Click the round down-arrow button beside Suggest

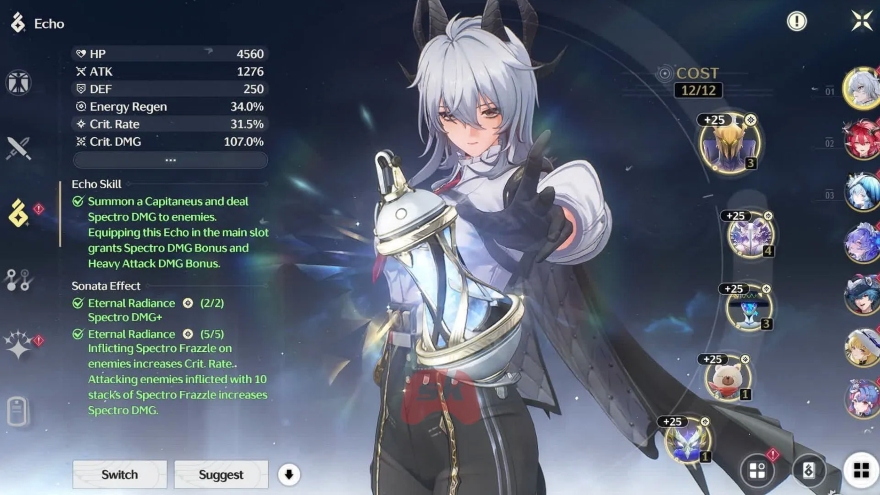tap(289, 474)
